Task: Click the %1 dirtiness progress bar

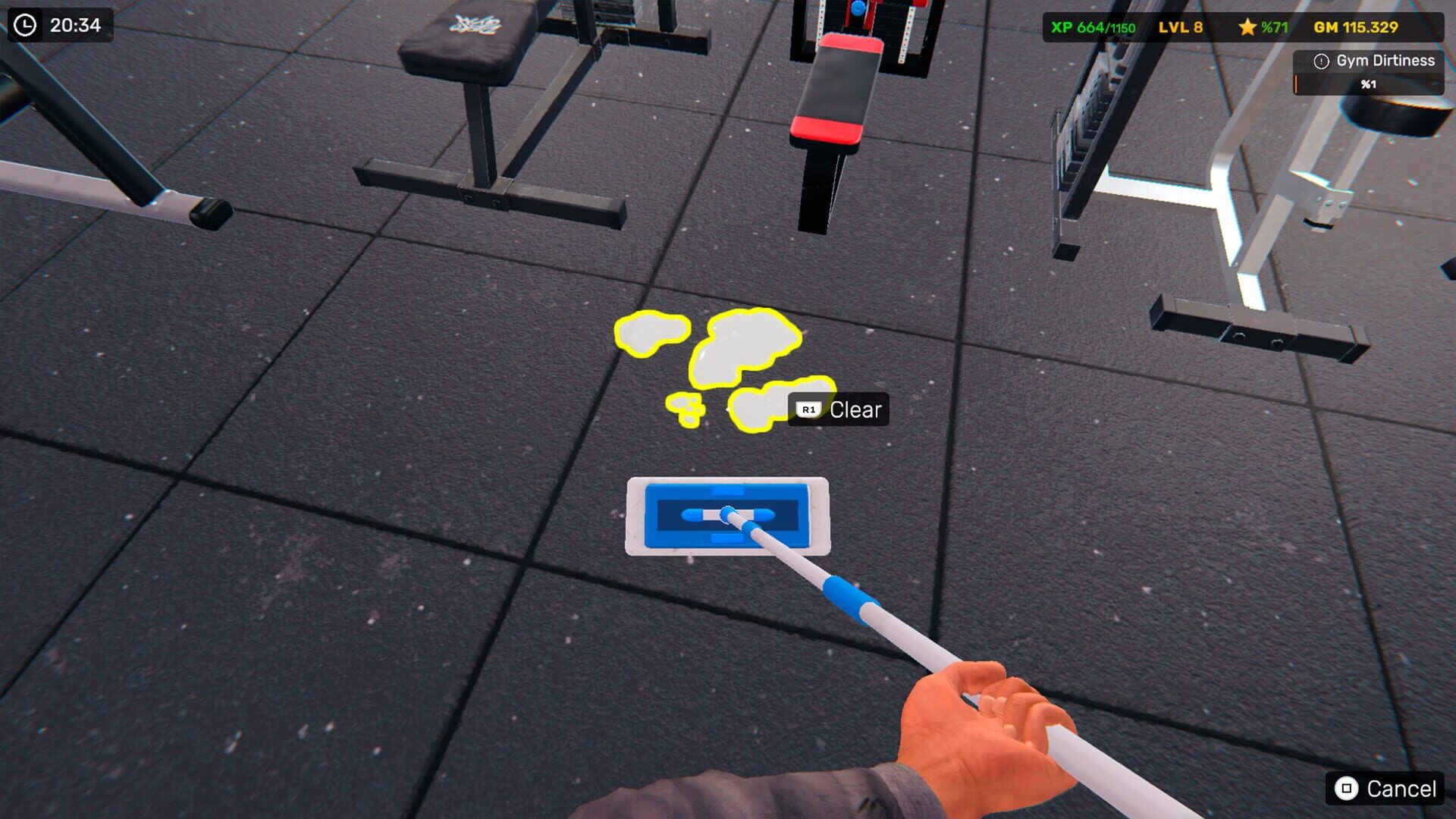Action: [1367, 85]
